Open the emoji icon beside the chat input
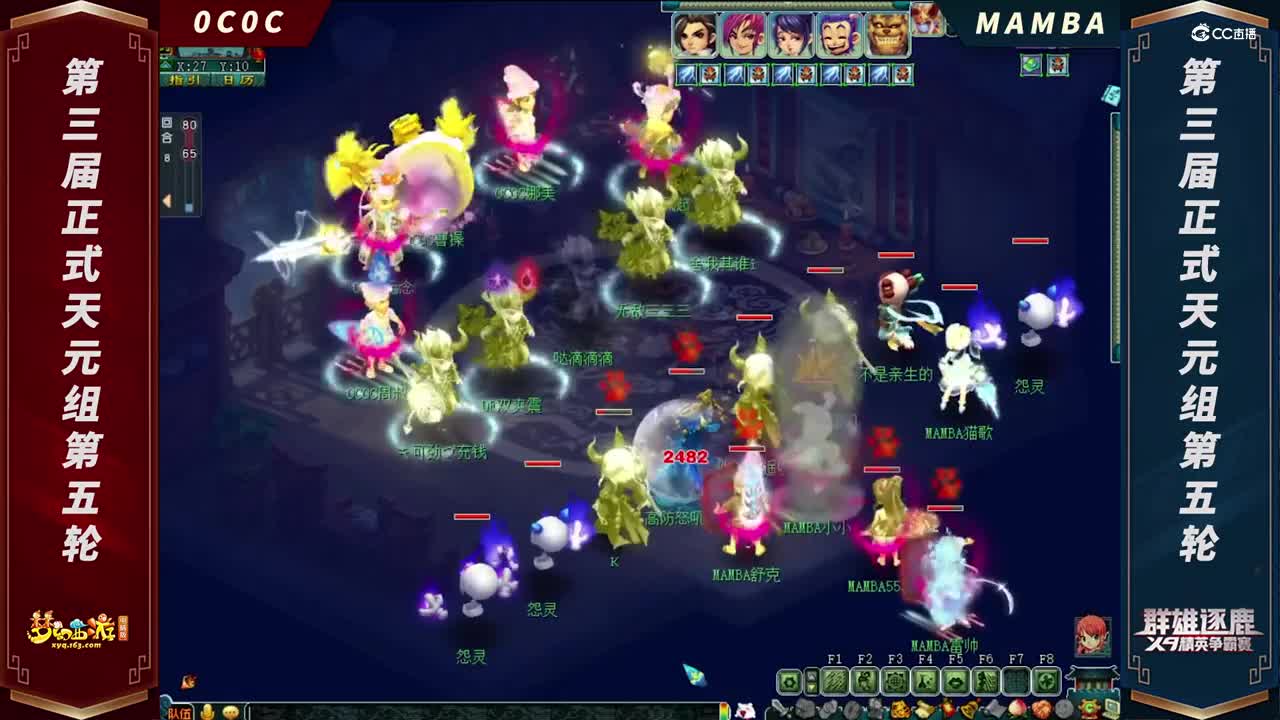The width and height of the screenshot is (1280, 720). point(230,710)
